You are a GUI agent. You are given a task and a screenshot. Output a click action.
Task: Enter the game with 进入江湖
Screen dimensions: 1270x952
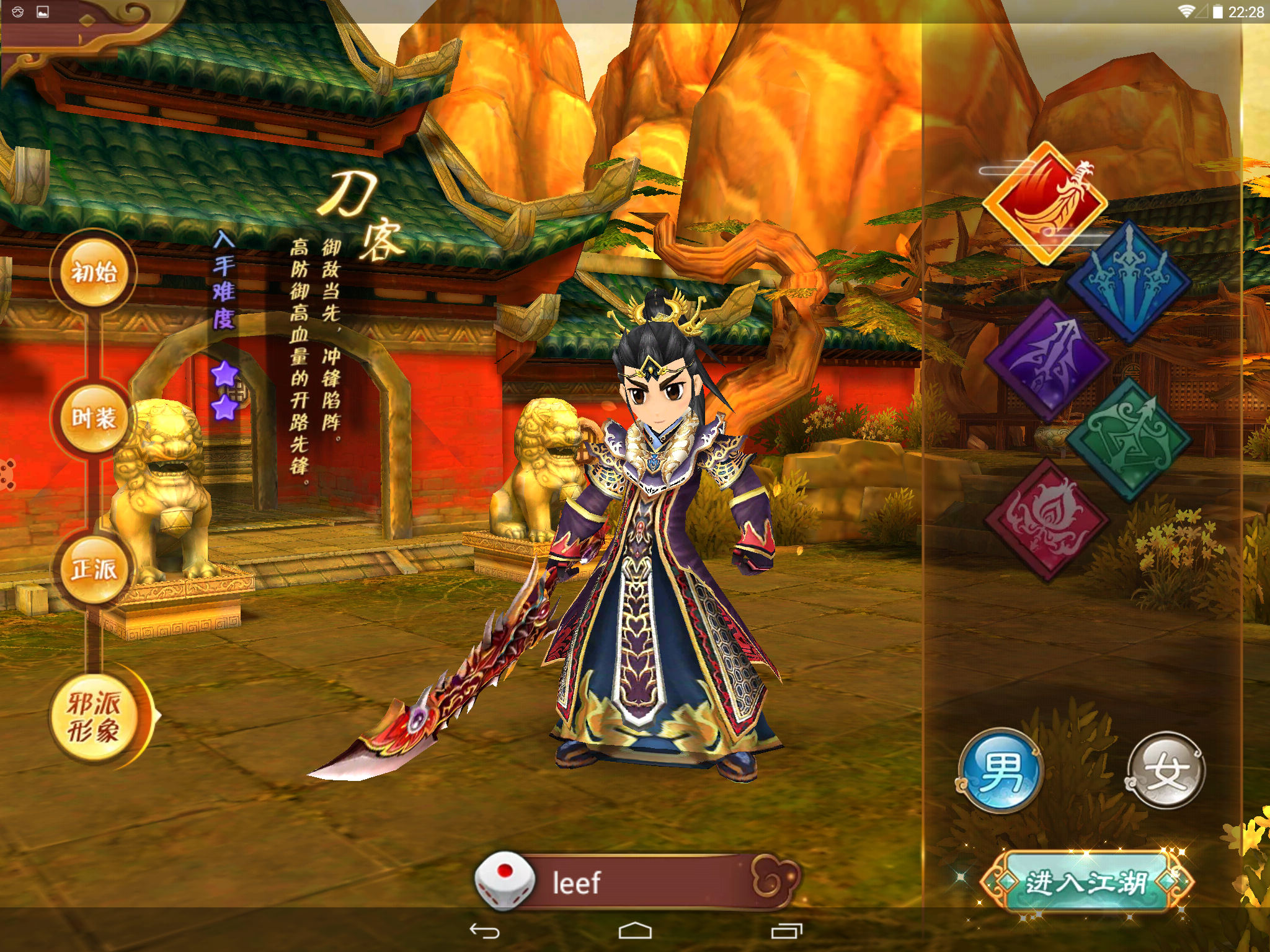(x=1086, y=882)
